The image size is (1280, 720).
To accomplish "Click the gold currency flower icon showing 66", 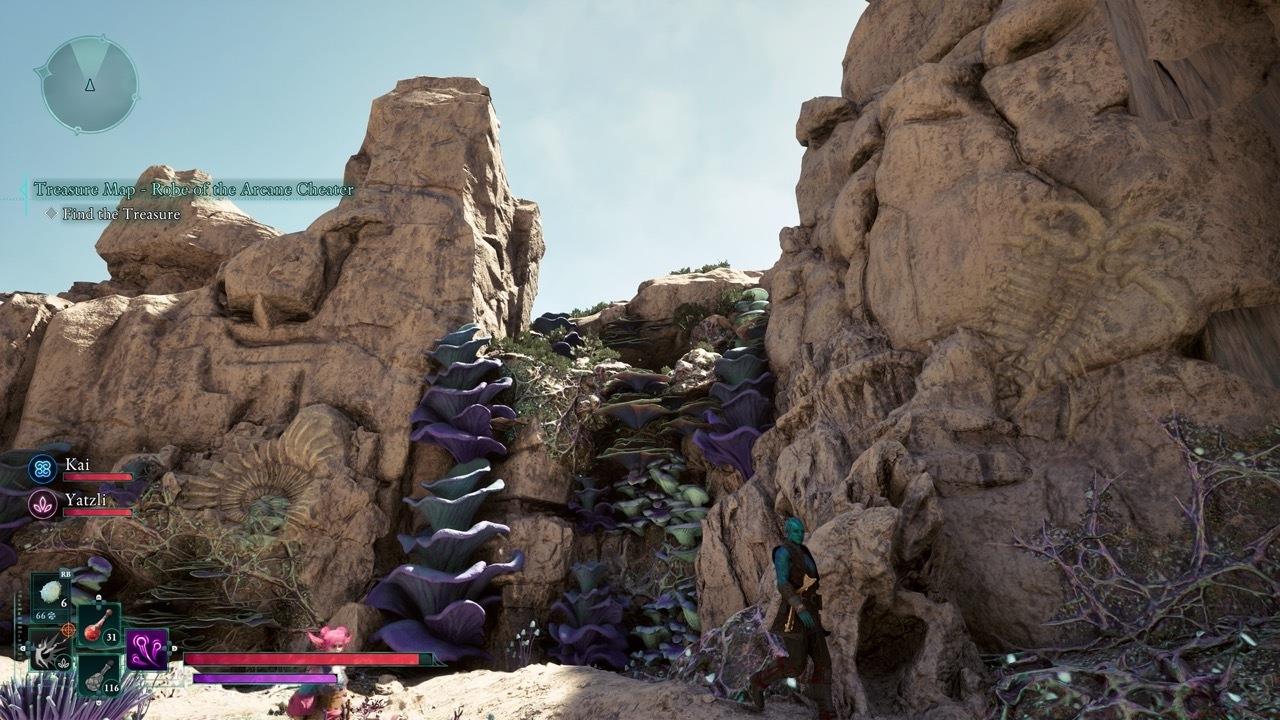I will tap(51, 616).
